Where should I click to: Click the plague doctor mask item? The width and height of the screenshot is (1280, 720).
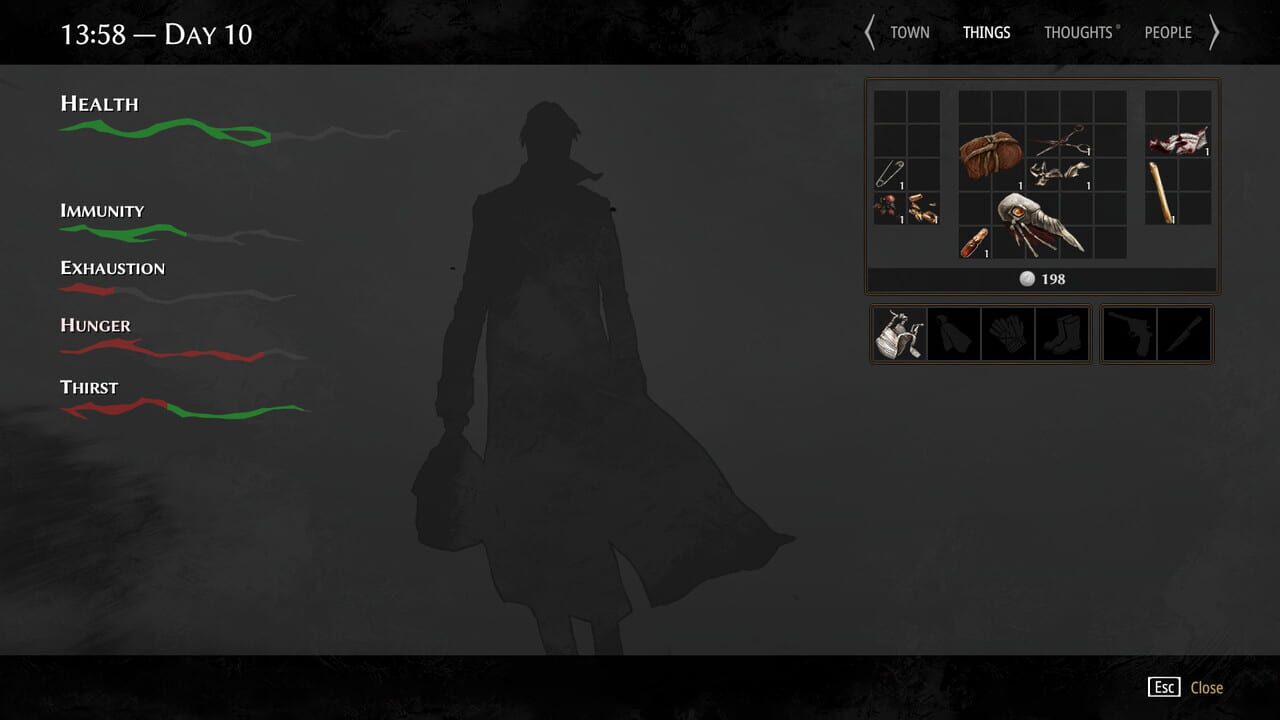[1033, 222]
